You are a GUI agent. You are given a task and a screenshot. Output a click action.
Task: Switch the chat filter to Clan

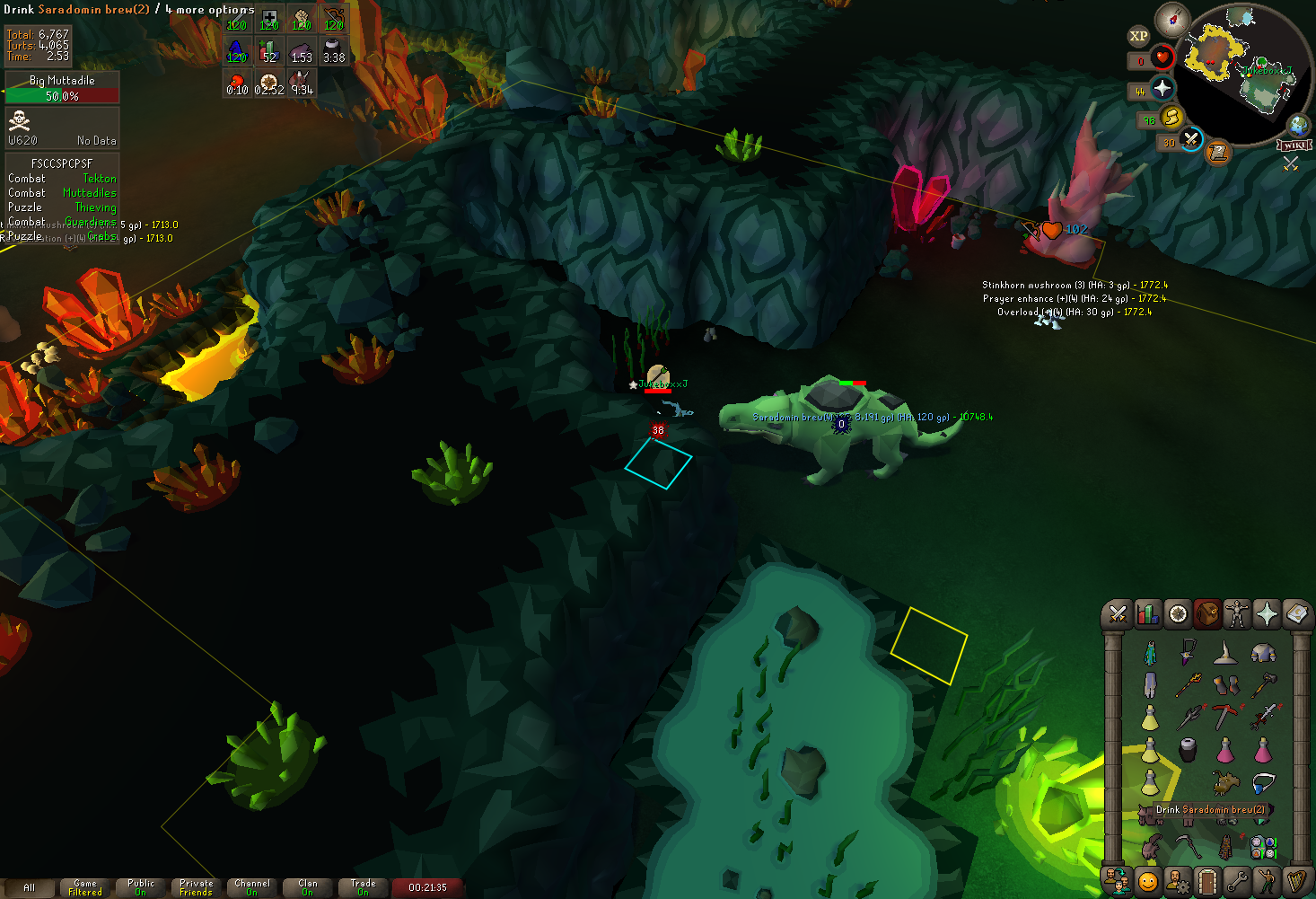(308, 888)
